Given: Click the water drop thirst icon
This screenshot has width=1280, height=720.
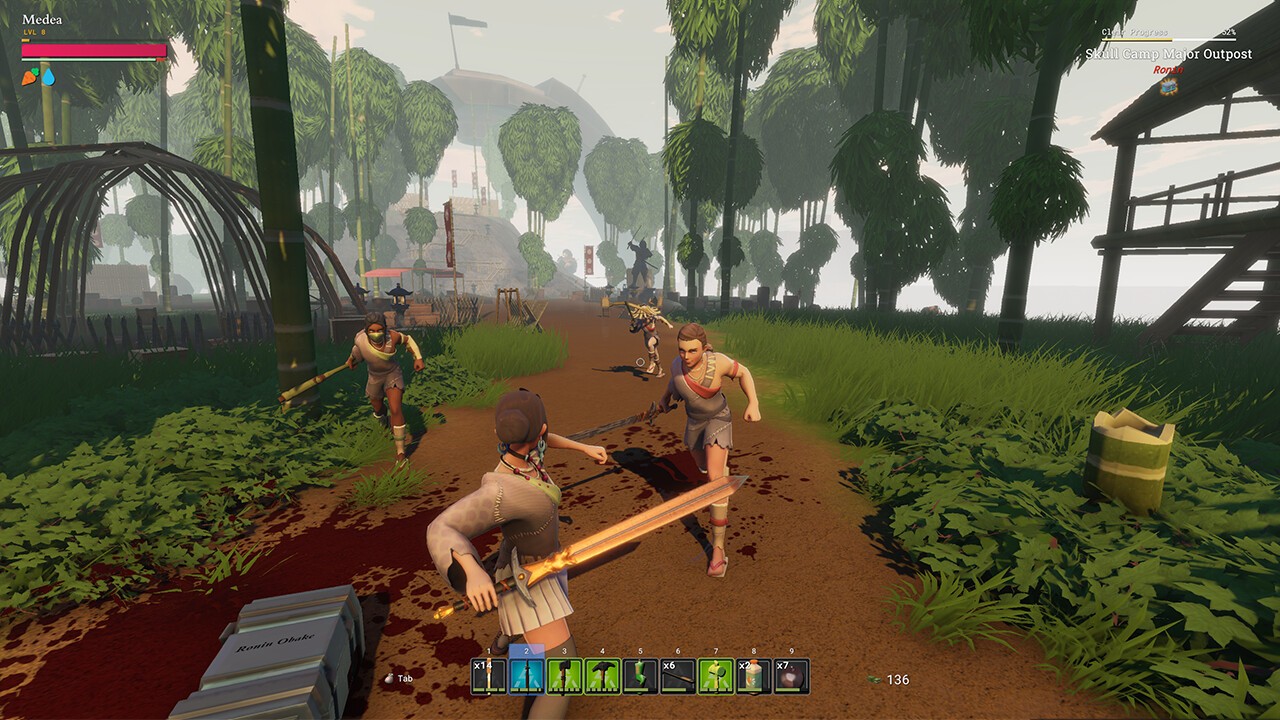Looking at the screenshot, I should click(x=47, y=77).
